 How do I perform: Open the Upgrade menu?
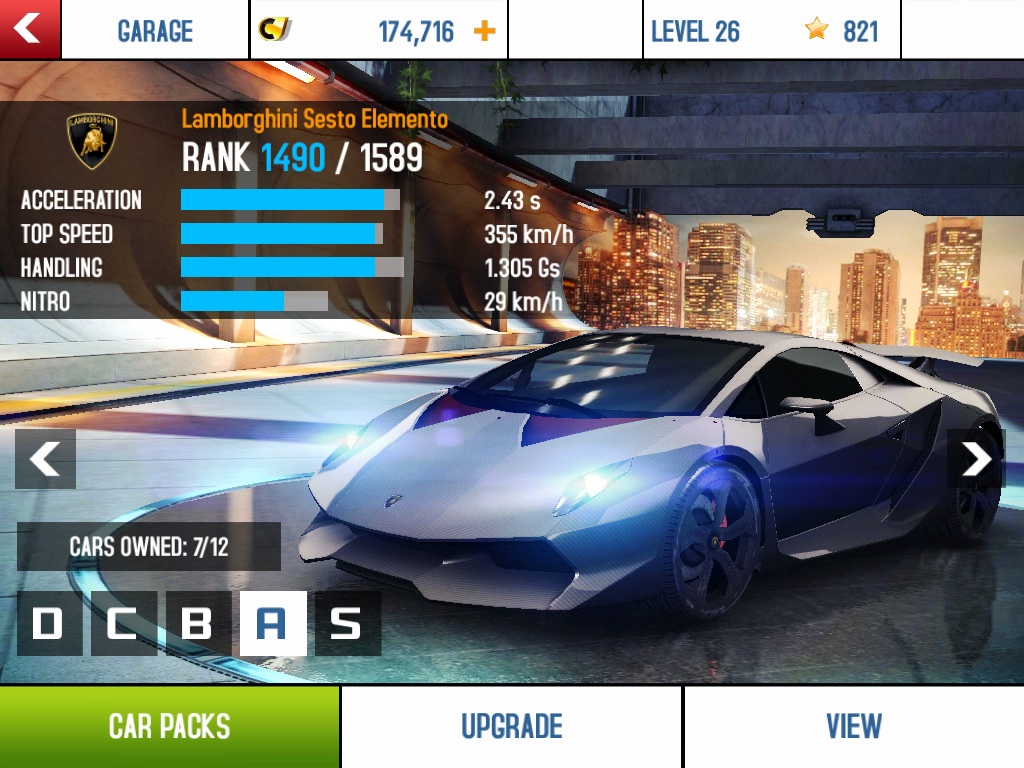(512, 727)
